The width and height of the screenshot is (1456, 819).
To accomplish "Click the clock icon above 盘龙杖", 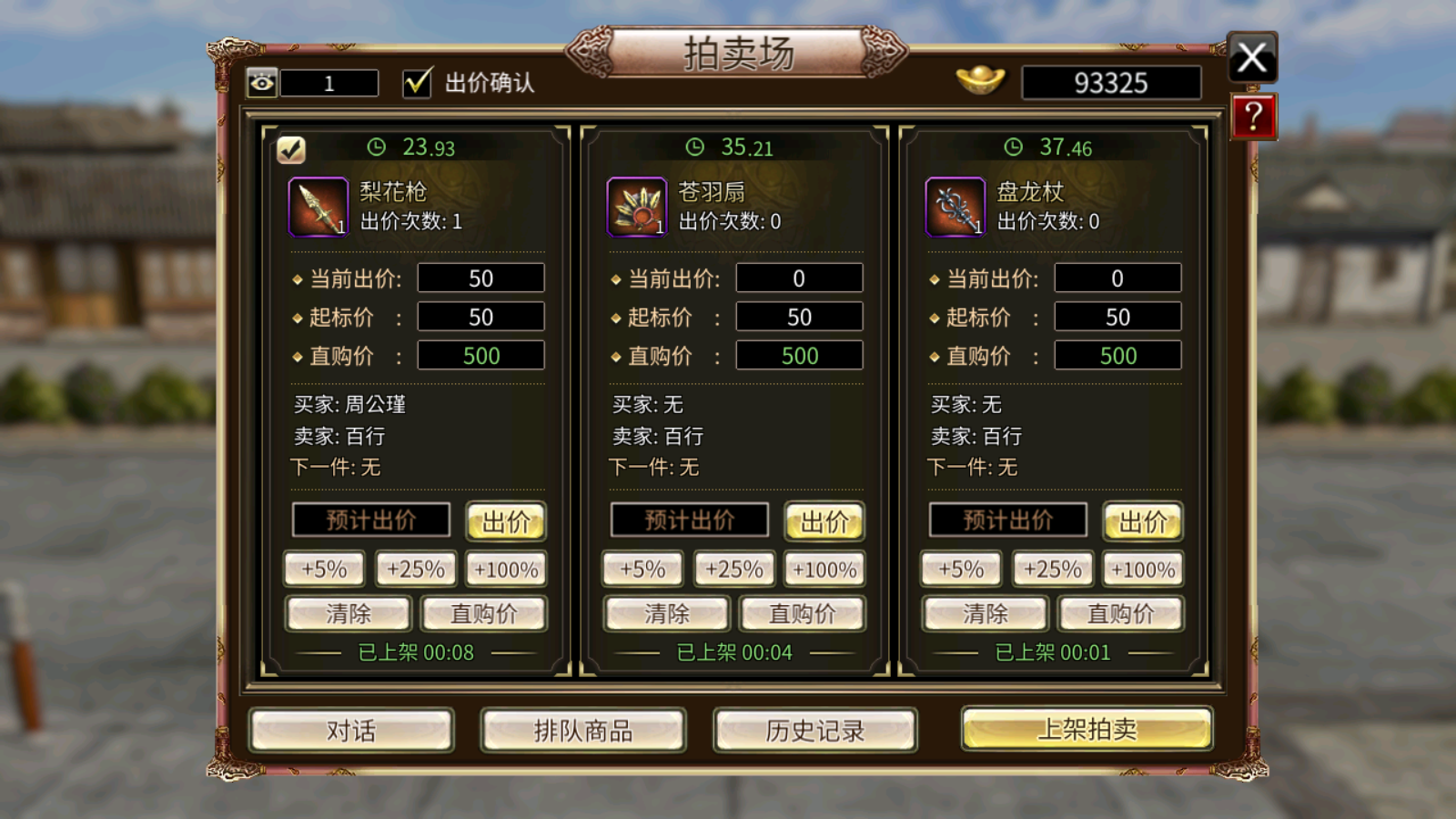I will tap(1012, 146).
